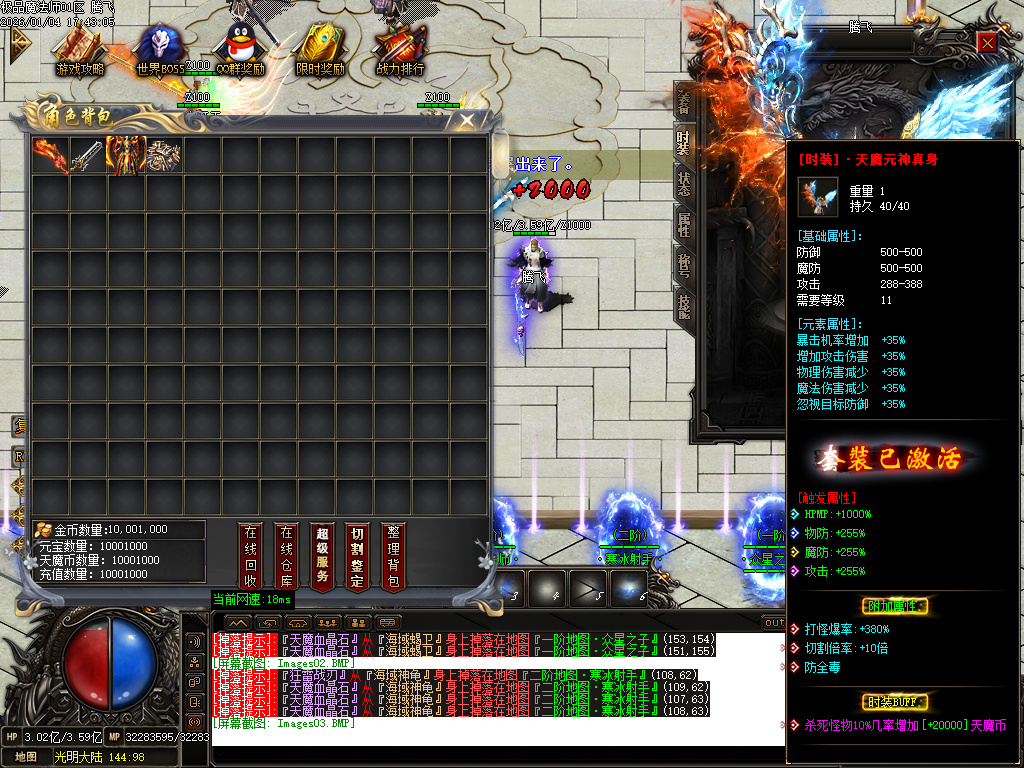View the 战力排行 power ranking

(x=400, y=50)
